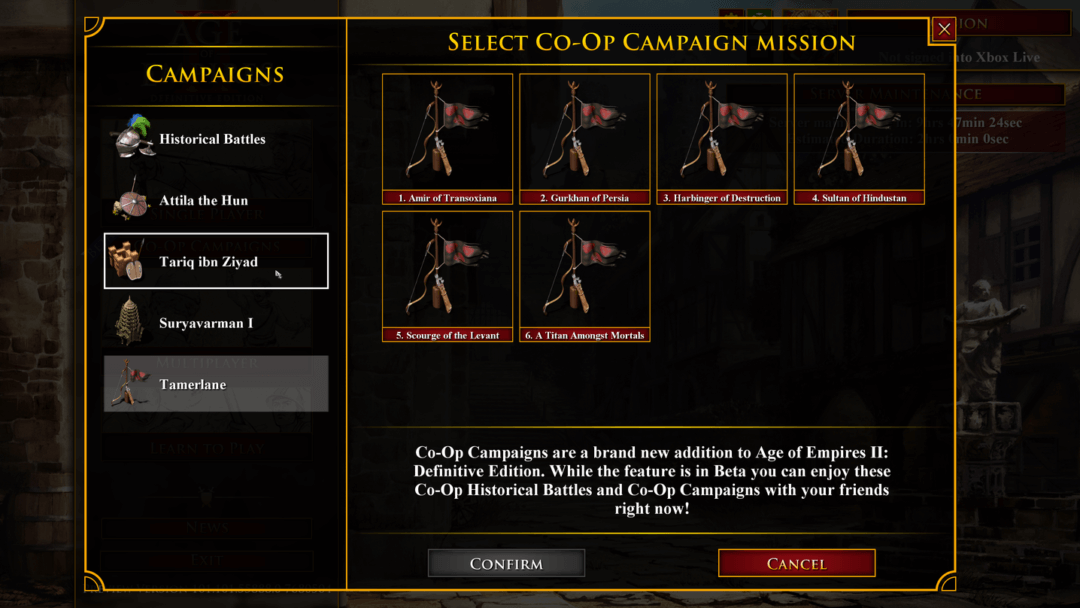The width and height of the screenshot is (1080, 608).
Task: Confirm the co-op mission selection
Action: [x=506, y=563]
